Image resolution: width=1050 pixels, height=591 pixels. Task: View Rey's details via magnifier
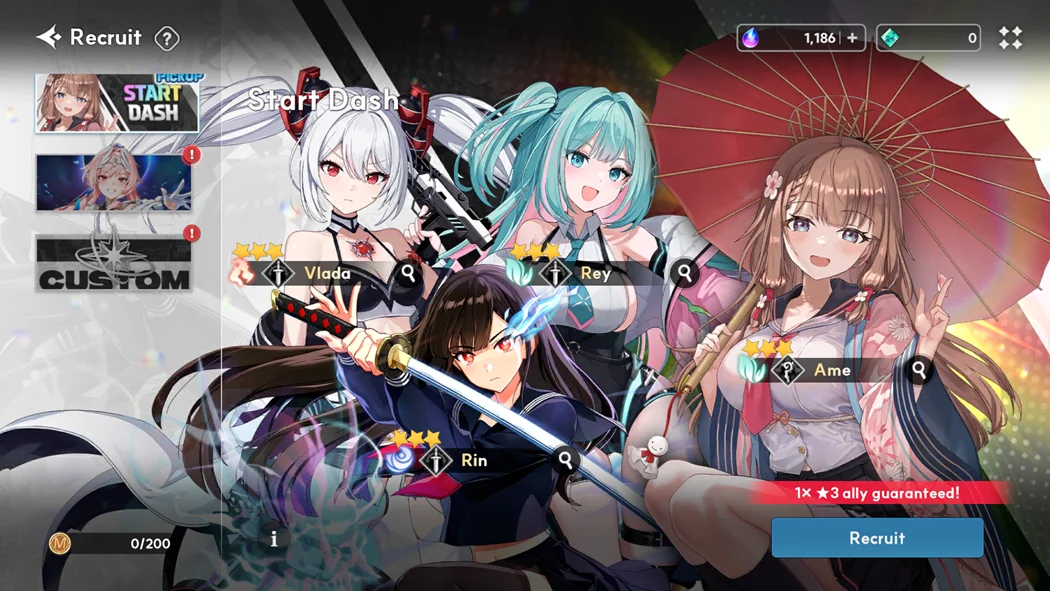point(685,272)
